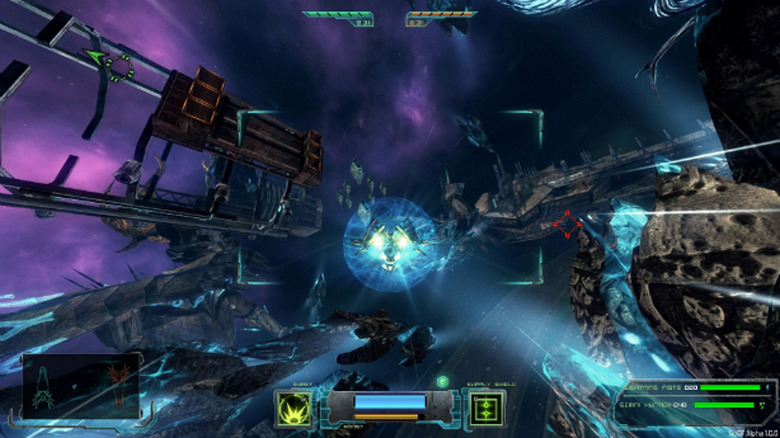Viewport: 780px width, 438px height.
Task: Click the green circular objective marker
Action: coord(121,68)
